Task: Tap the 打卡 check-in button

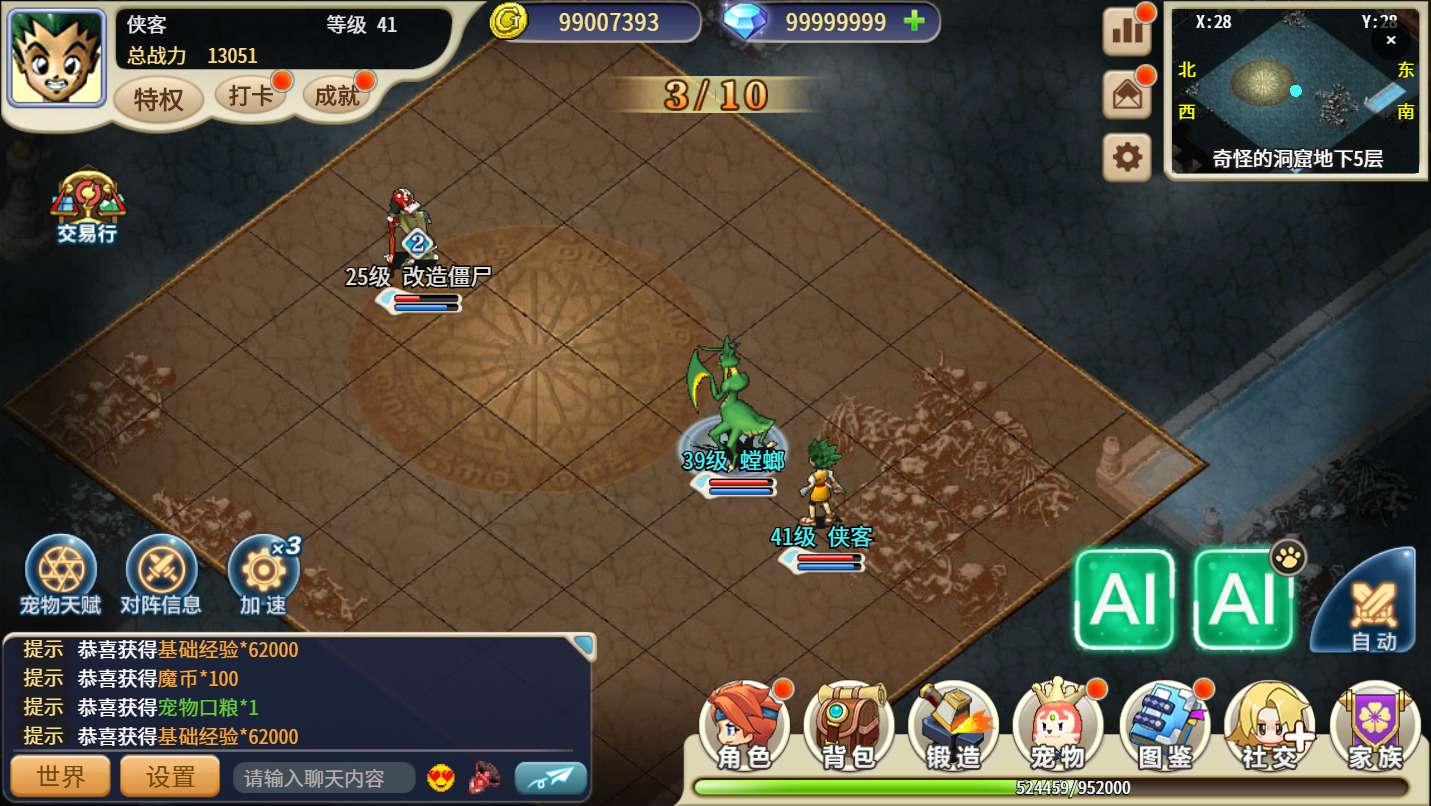Action: (250, 96)
